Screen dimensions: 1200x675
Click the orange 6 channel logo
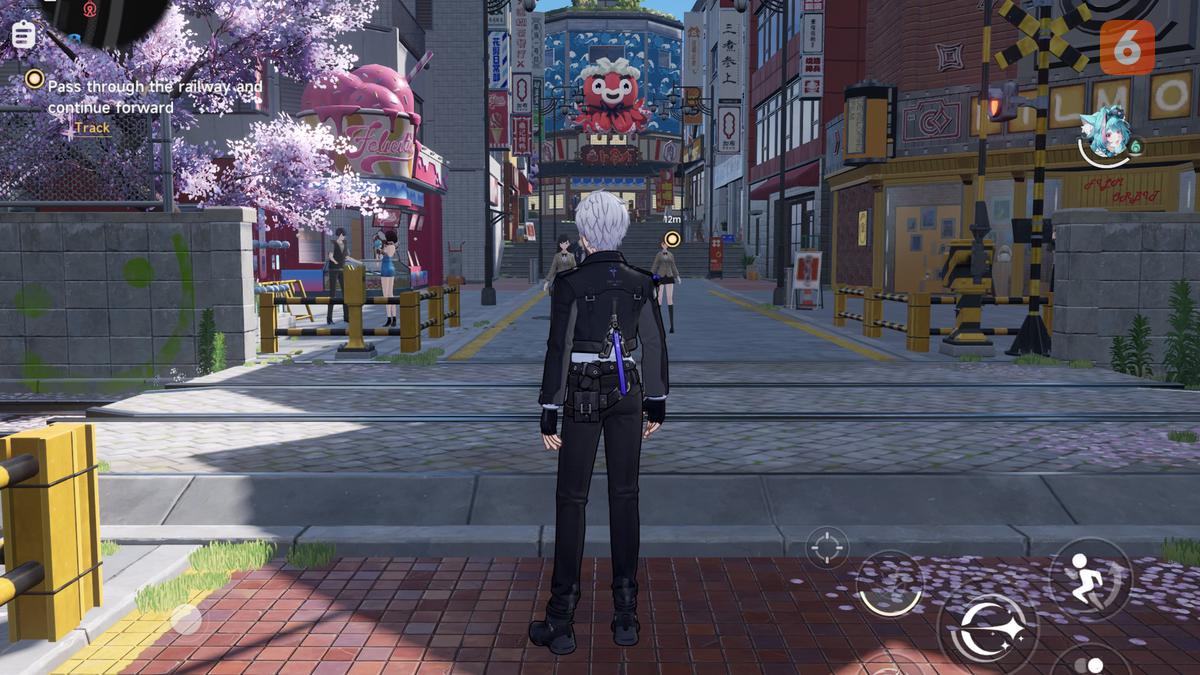(x=1127, y=47)
